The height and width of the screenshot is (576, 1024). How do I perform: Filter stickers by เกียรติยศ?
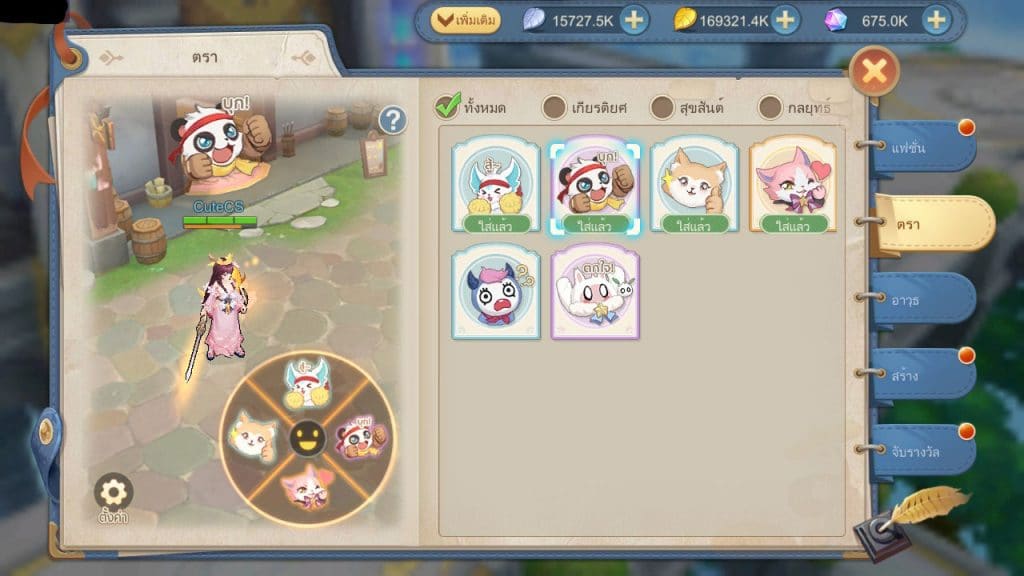pos(555,107)
